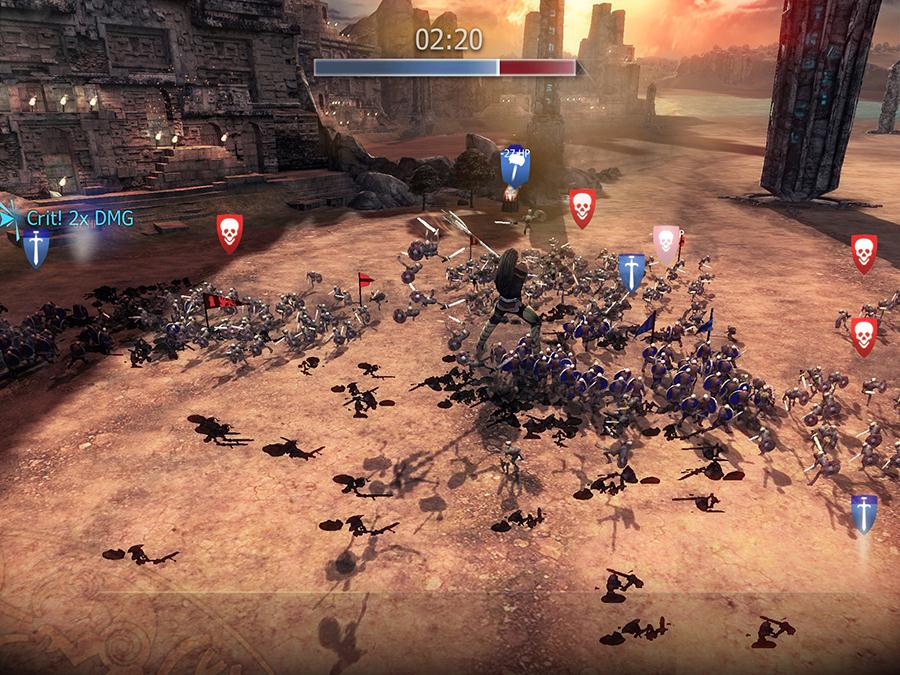Choose sword shield marker beside pink skull
Viewport: 900px width, 675px height.
pyautogui.click(x=631, y=272)
